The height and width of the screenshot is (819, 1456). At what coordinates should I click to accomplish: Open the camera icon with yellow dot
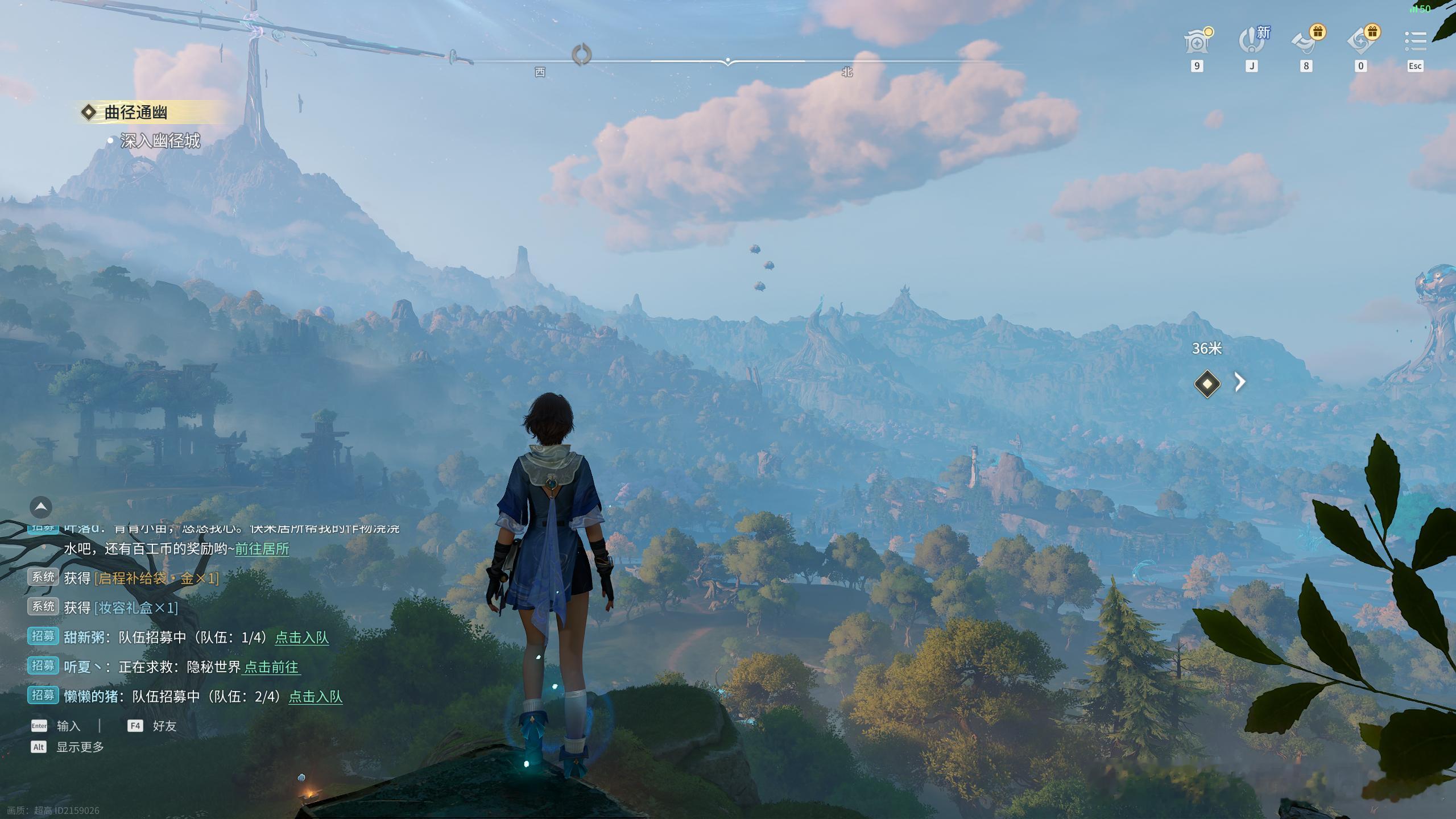pyautogui.click(x=1197, y=42)
